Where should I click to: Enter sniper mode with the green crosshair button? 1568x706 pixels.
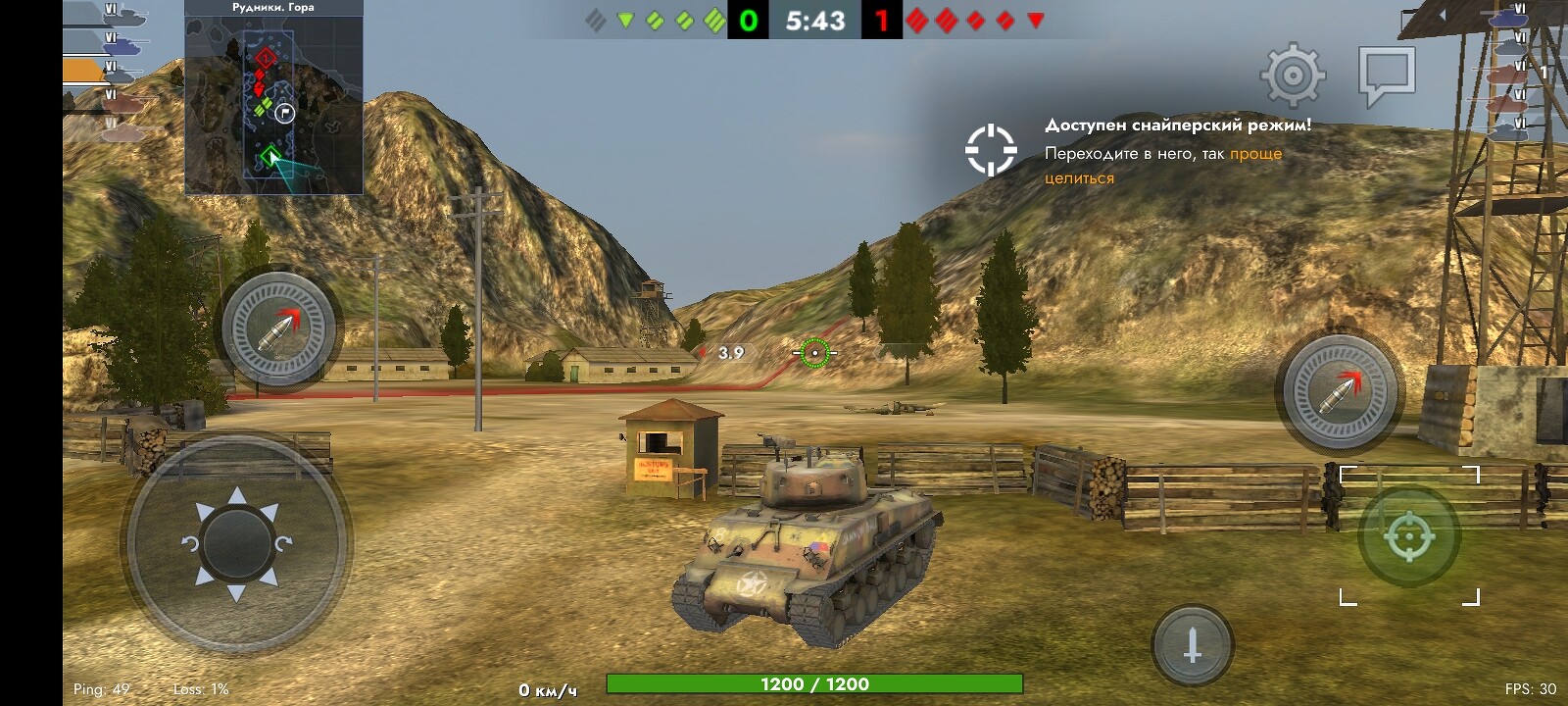(1409, 535)
